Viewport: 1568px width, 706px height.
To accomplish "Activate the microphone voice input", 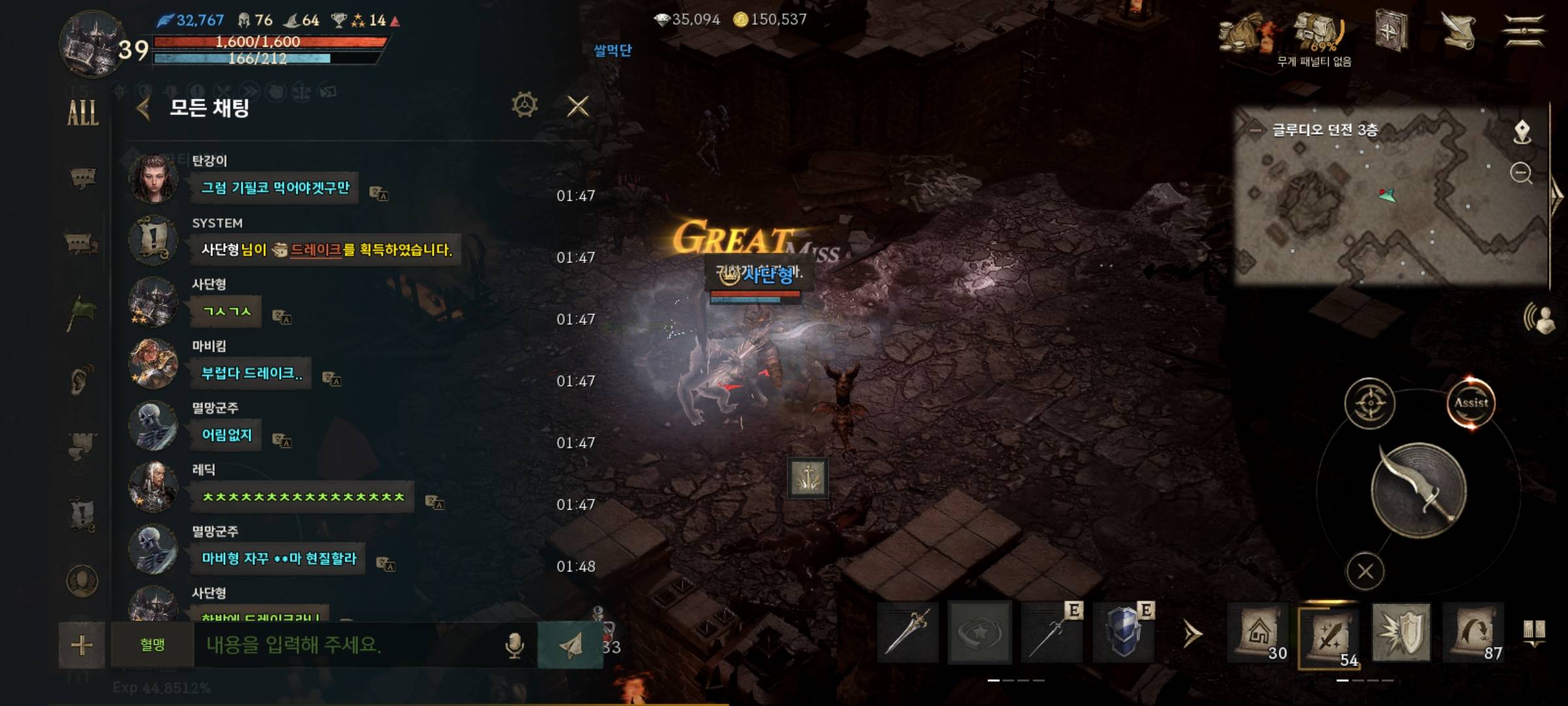I will click(x=515, y=645).
